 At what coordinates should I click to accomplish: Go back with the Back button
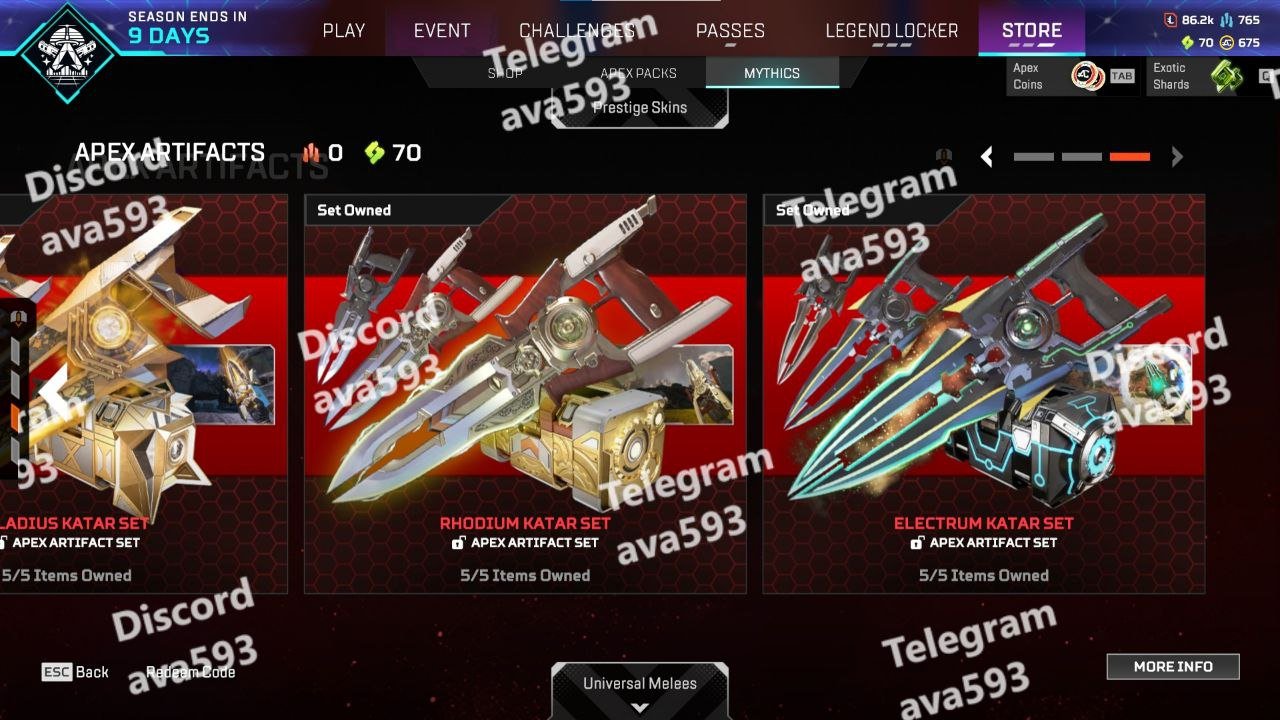click(x=75, y=672)
